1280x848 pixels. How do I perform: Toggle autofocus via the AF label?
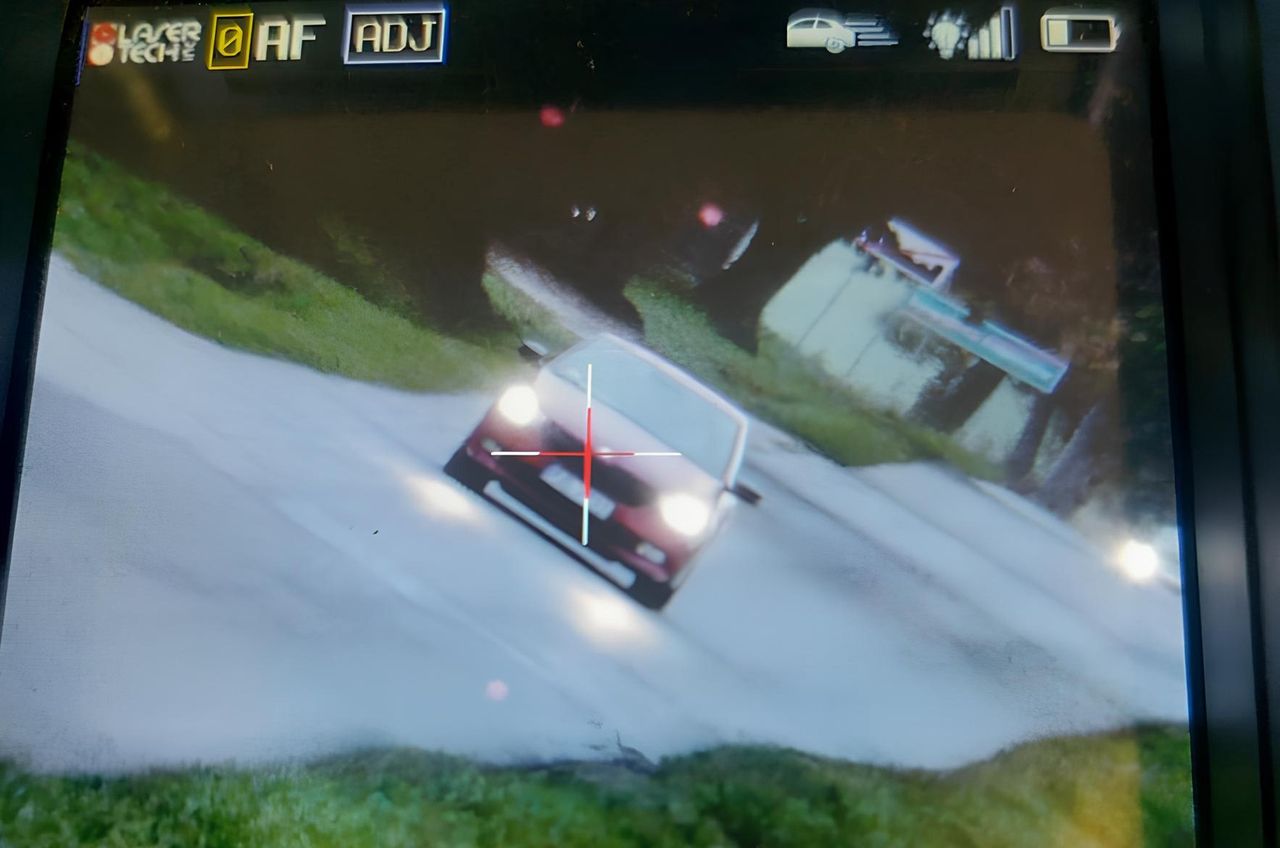coord(289,36)
